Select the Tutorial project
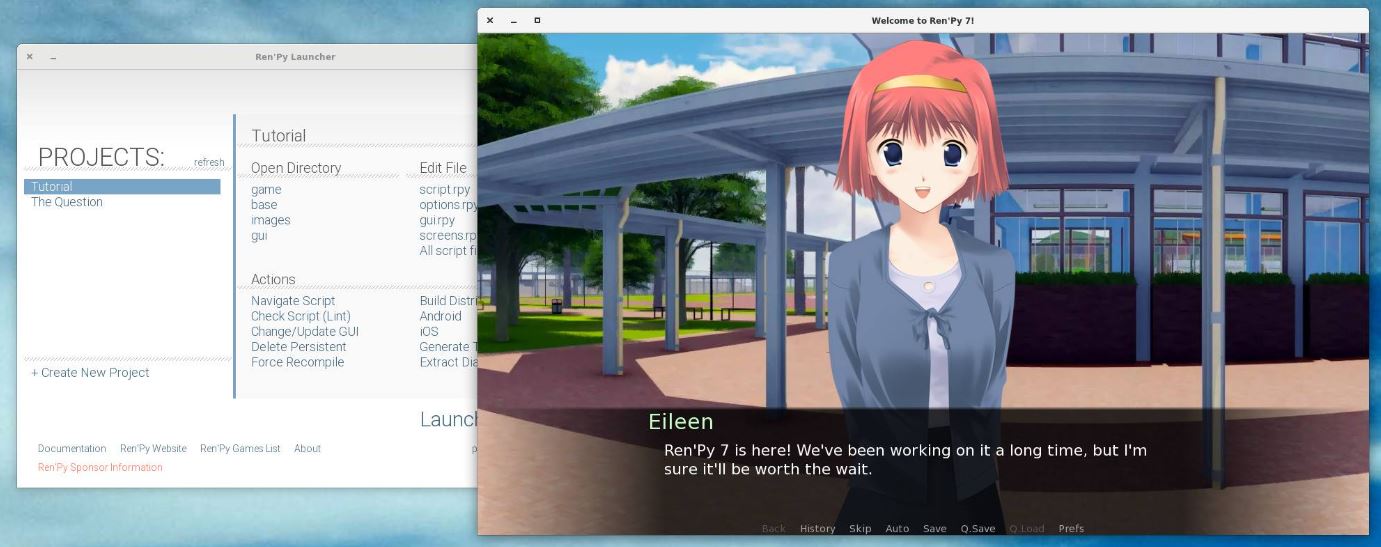Viewport: 1381px width, 547px height. pyautogui.click(x=52, y=187)
